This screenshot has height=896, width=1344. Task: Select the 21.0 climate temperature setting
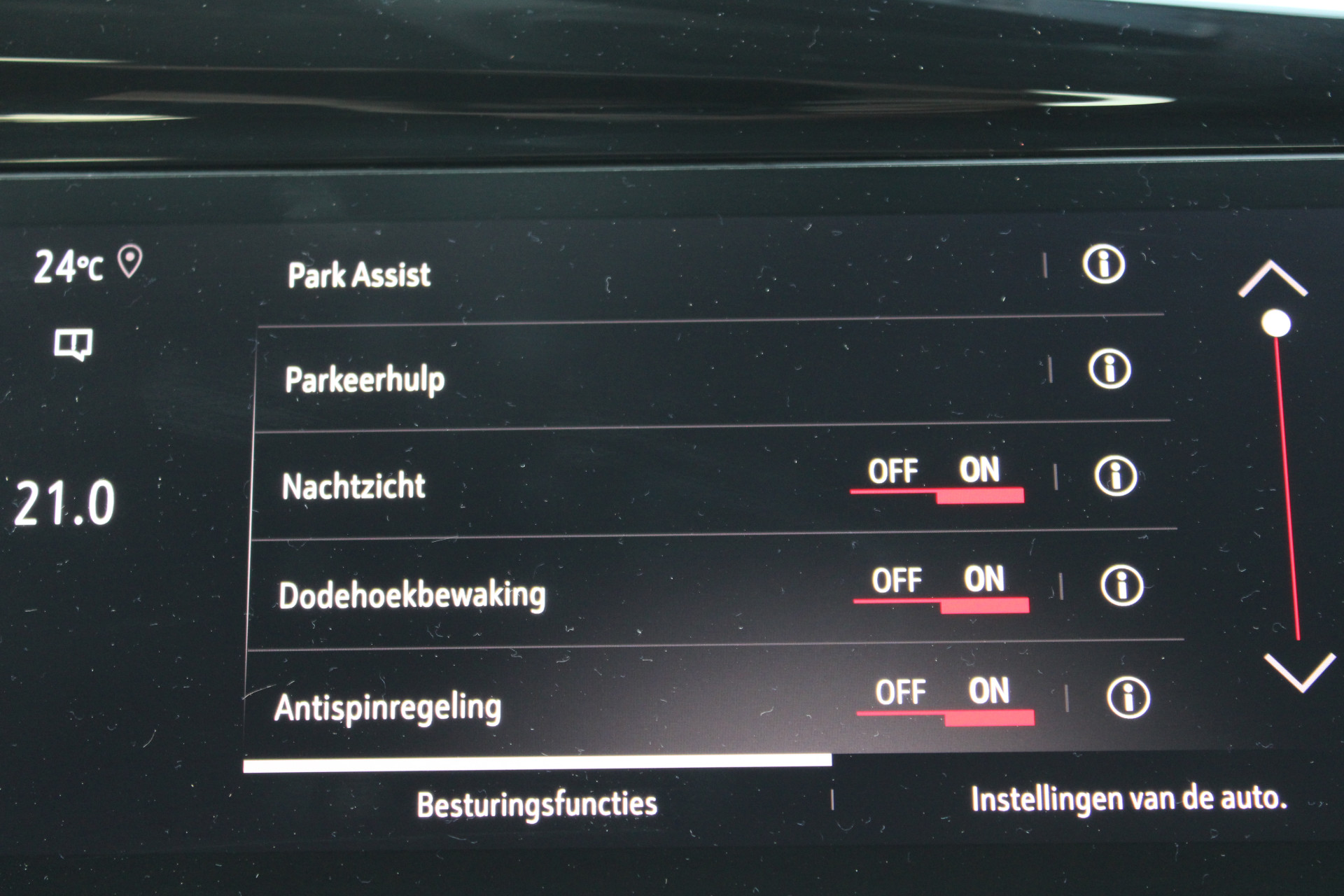point(64,503)
